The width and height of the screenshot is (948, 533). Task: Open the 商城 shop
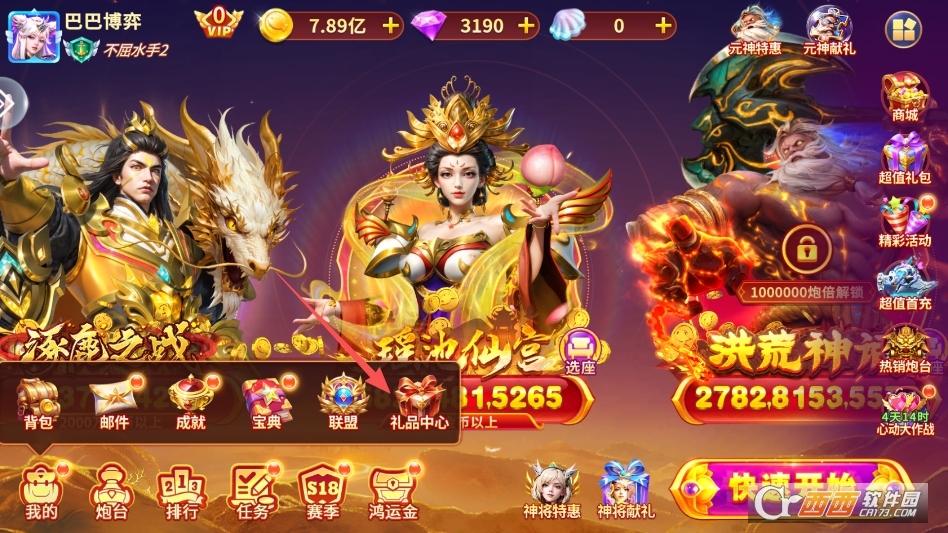click(x=905, y=98)
